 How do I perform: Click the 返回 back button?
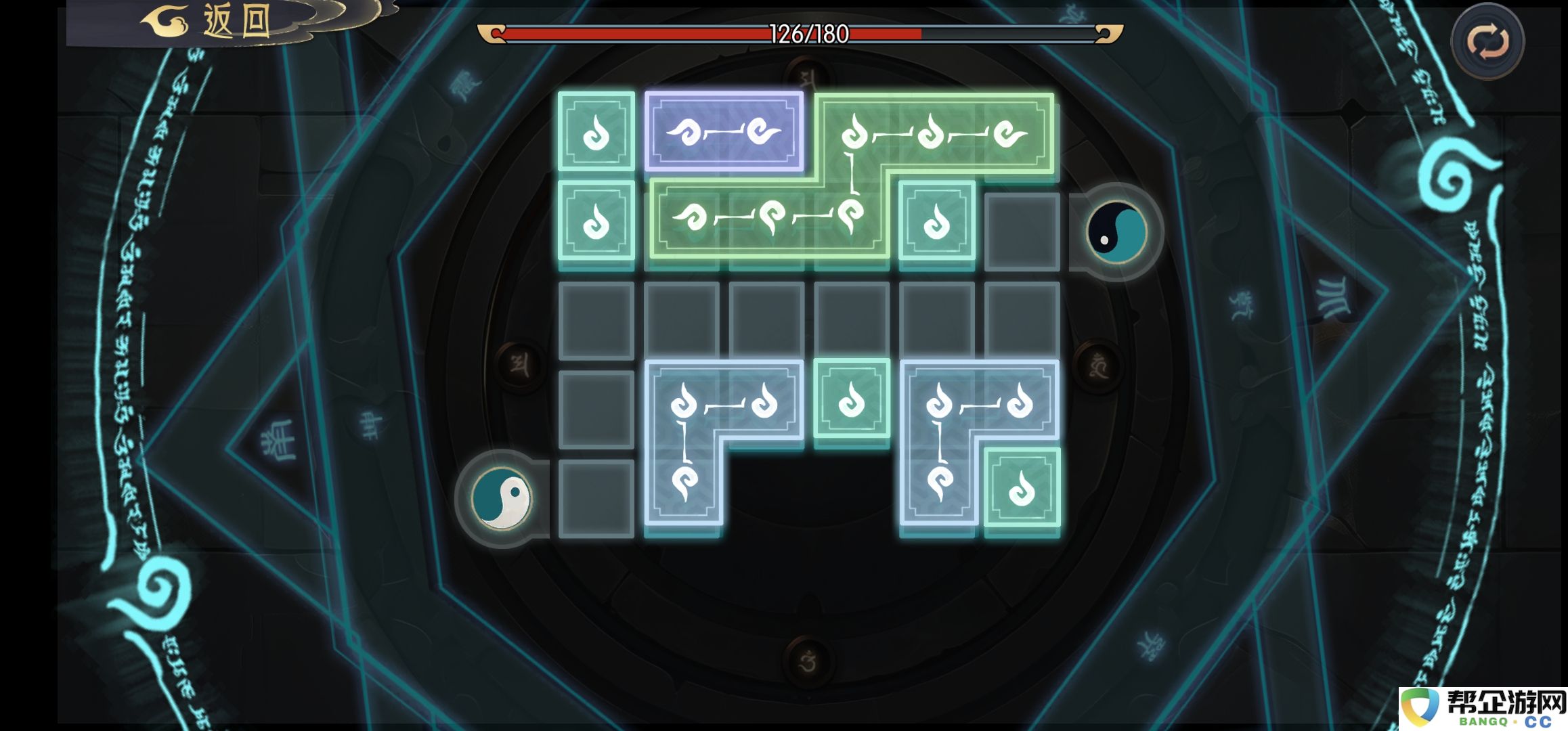tap(223, 22)
